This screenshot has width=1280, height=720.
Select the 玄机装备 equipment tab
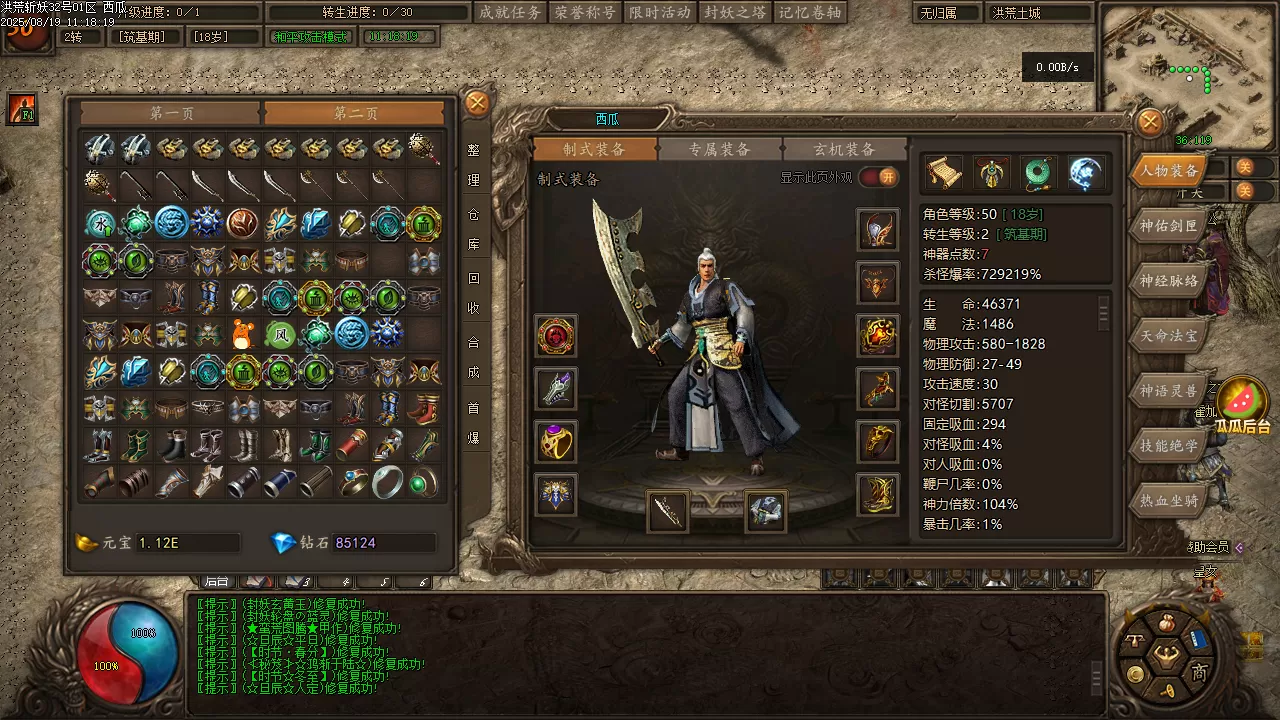pos(844,149)
